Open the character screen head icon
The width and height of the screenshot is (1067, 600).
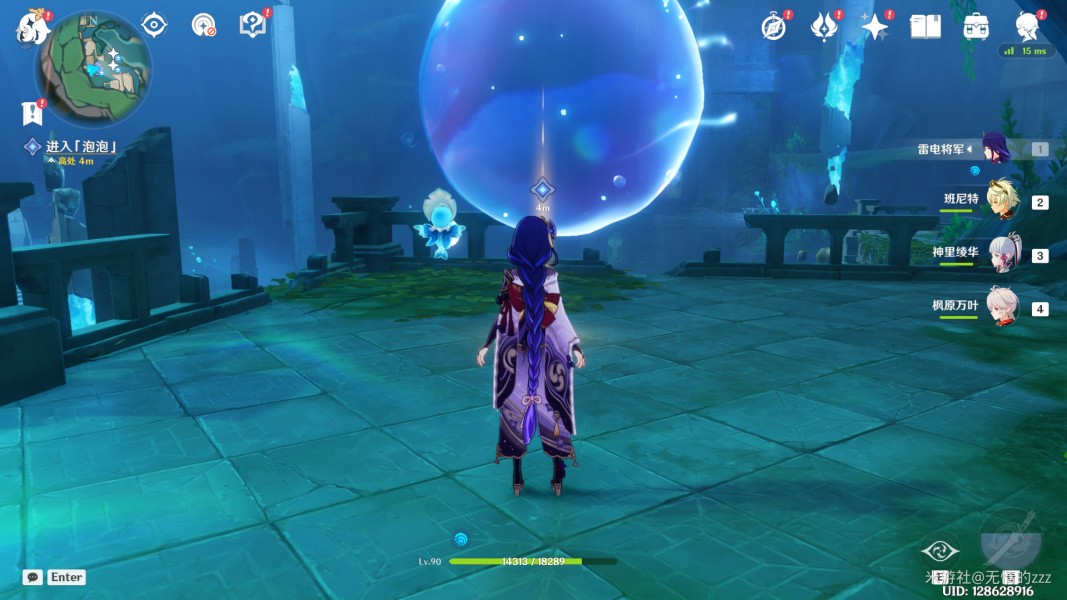tap(1028, 26)
